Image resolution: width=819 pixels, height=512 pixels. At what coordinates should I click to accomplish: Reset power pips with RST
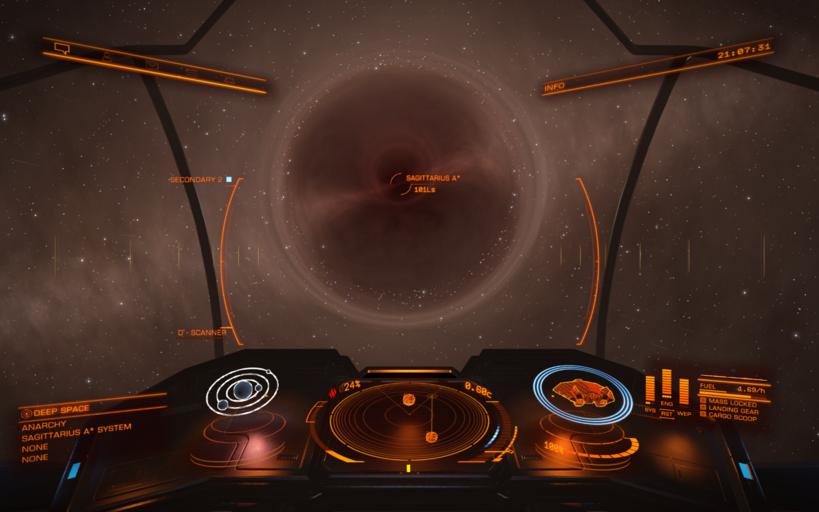point(667,412)
